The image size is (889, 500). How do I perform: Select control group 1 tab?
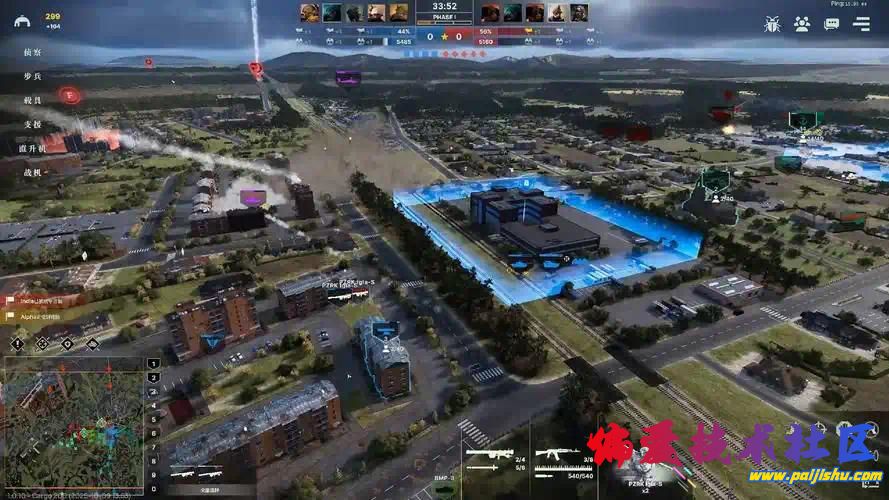click(x=153, y=363)
